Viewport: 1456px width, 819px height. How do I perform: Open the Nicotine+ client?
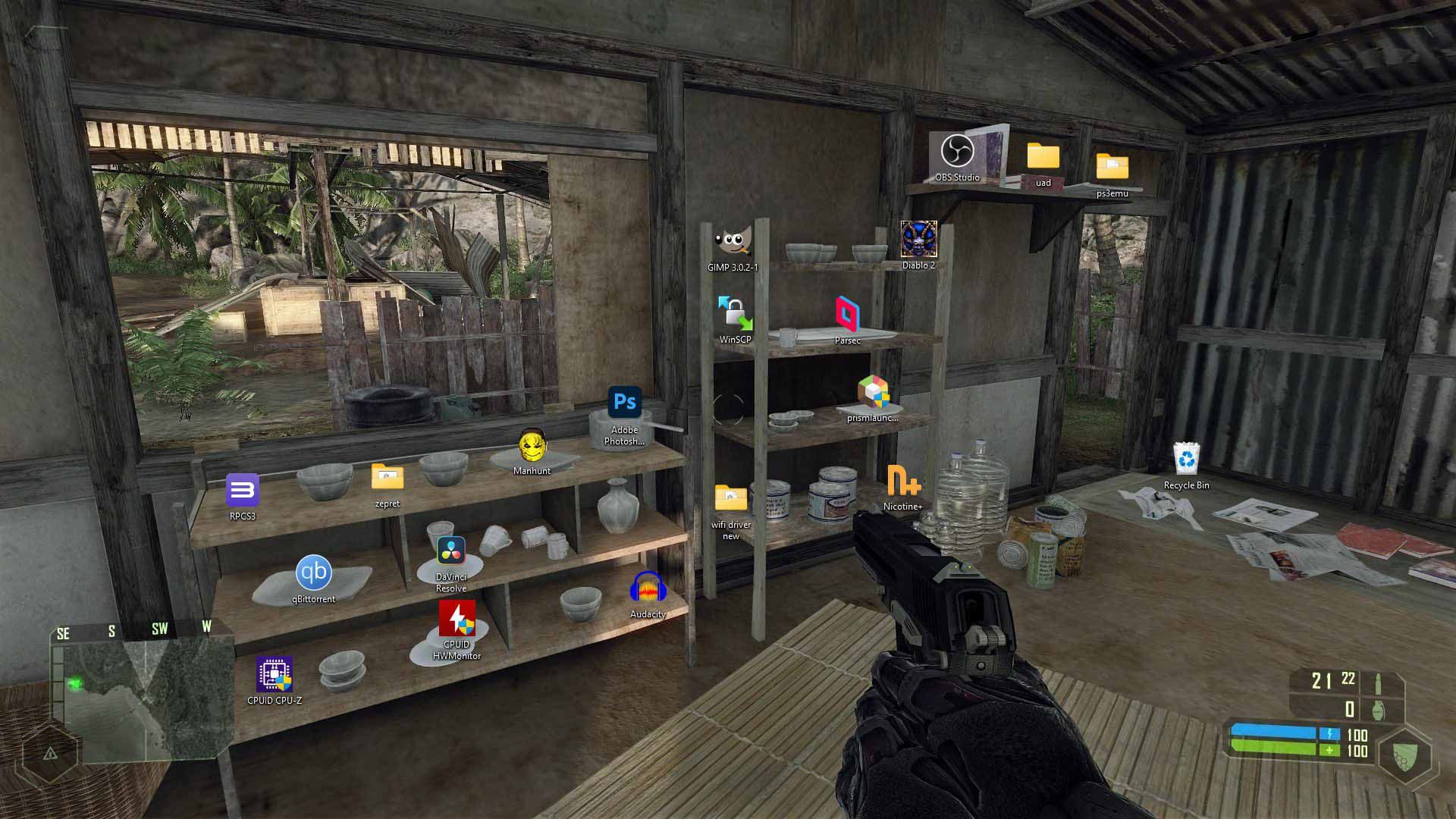903,479
